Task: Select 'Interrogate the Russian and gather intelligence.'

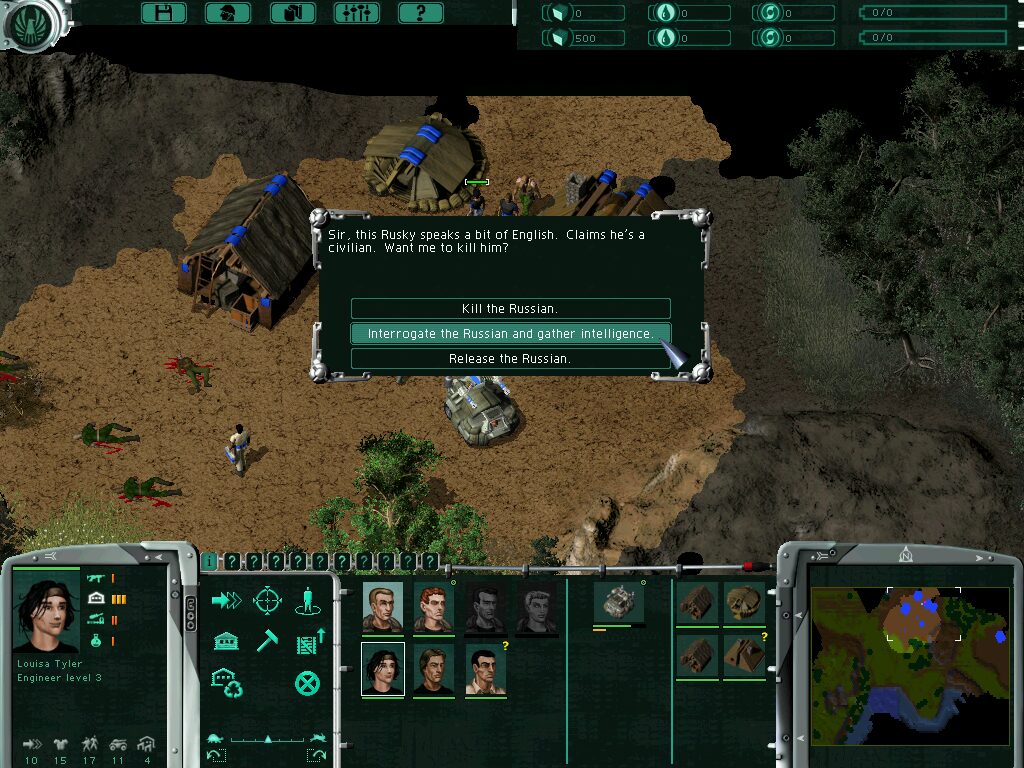Action: tap(510, 334)
